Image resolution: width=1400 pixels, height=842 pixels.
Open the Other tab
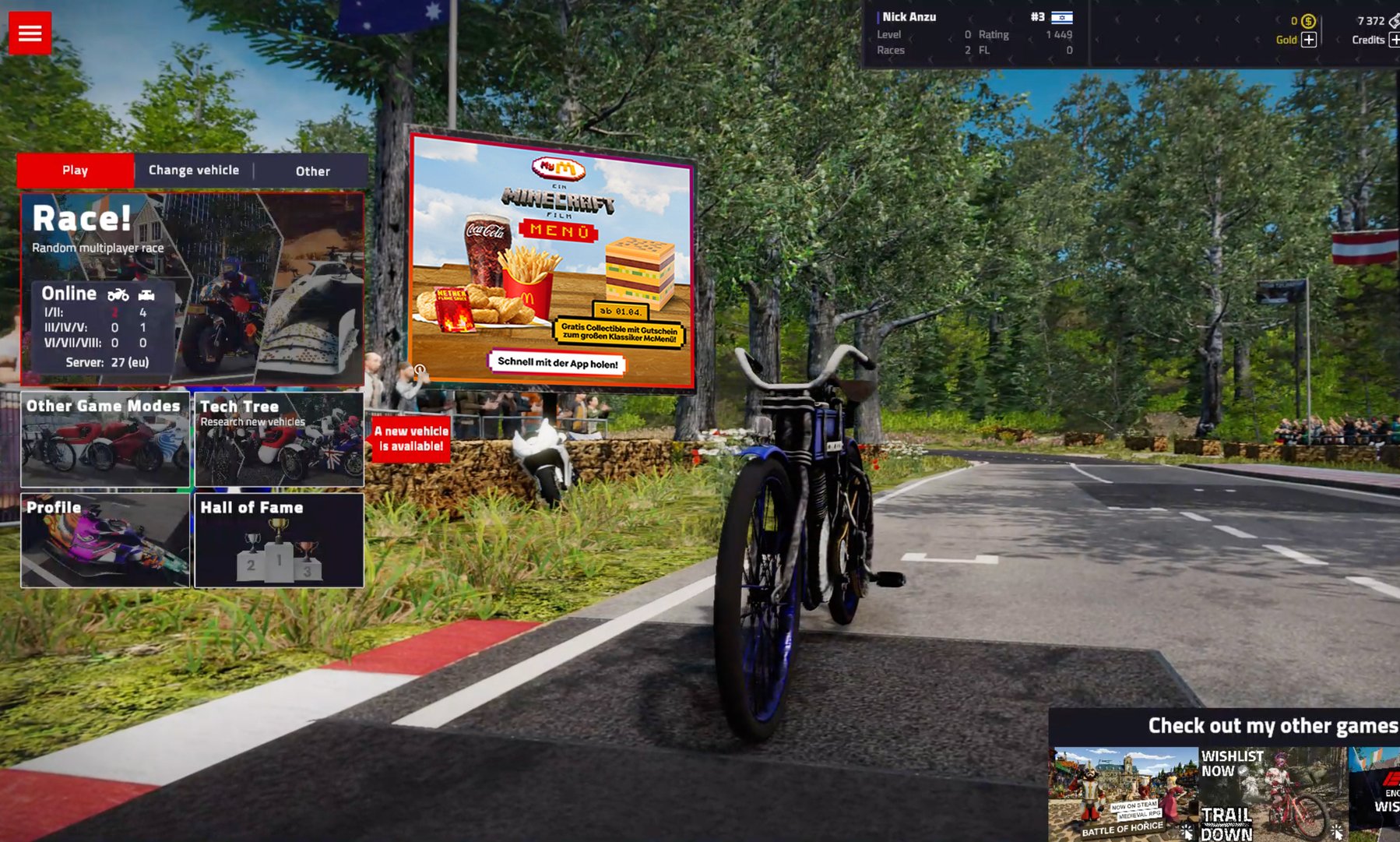[312, 171]
